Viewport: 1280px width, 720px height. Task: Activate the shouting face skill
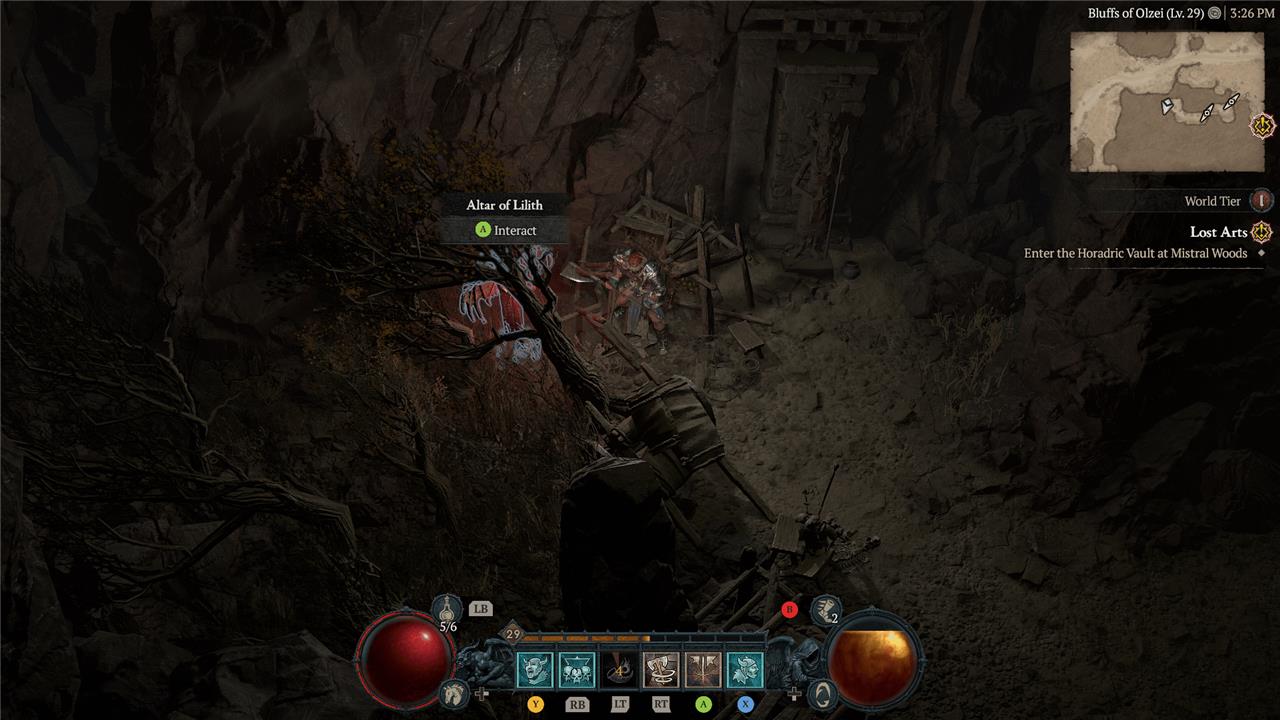535,670
